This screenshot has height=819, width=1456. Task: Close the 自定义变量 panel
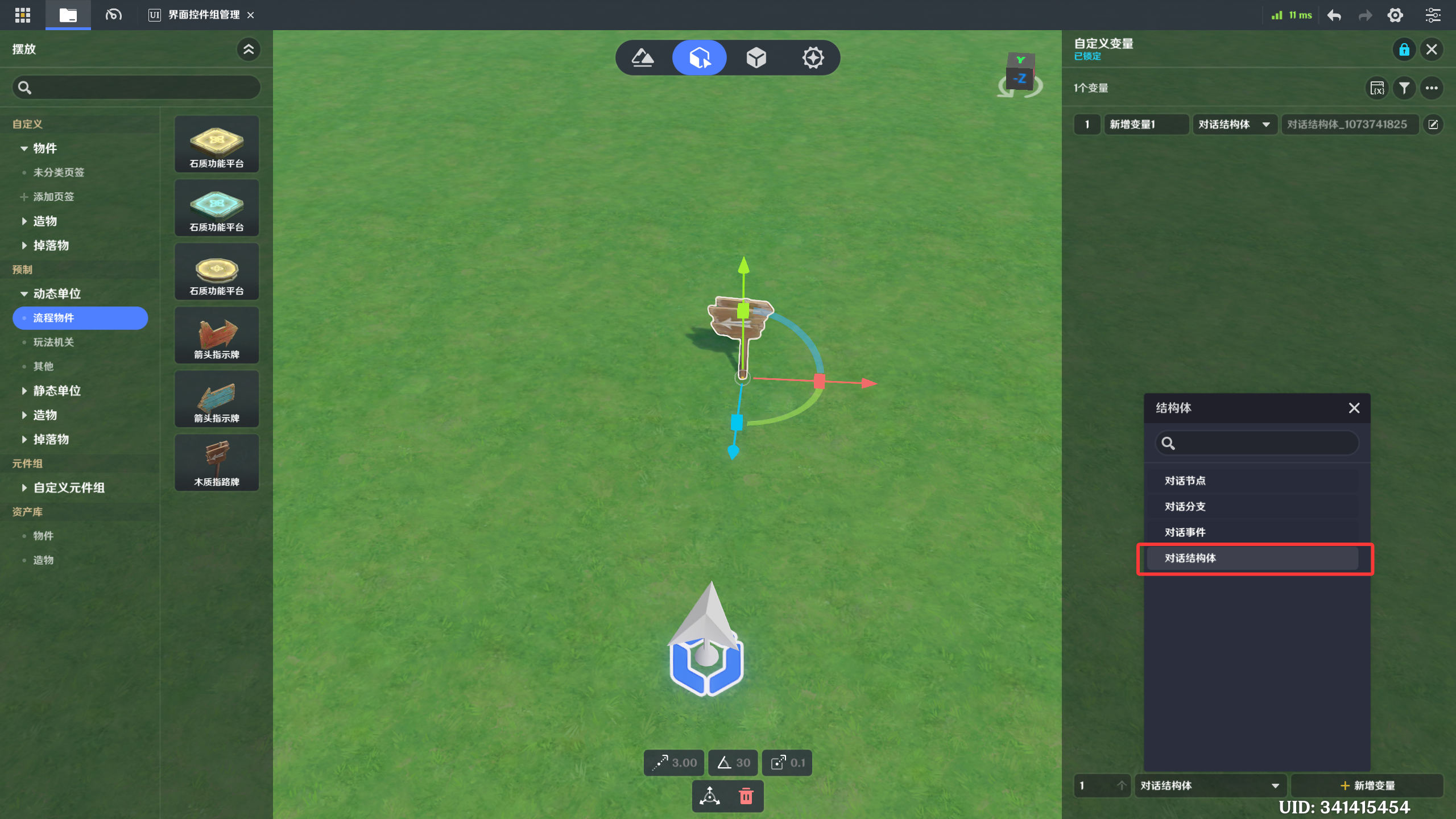[x=1432, y=49]
